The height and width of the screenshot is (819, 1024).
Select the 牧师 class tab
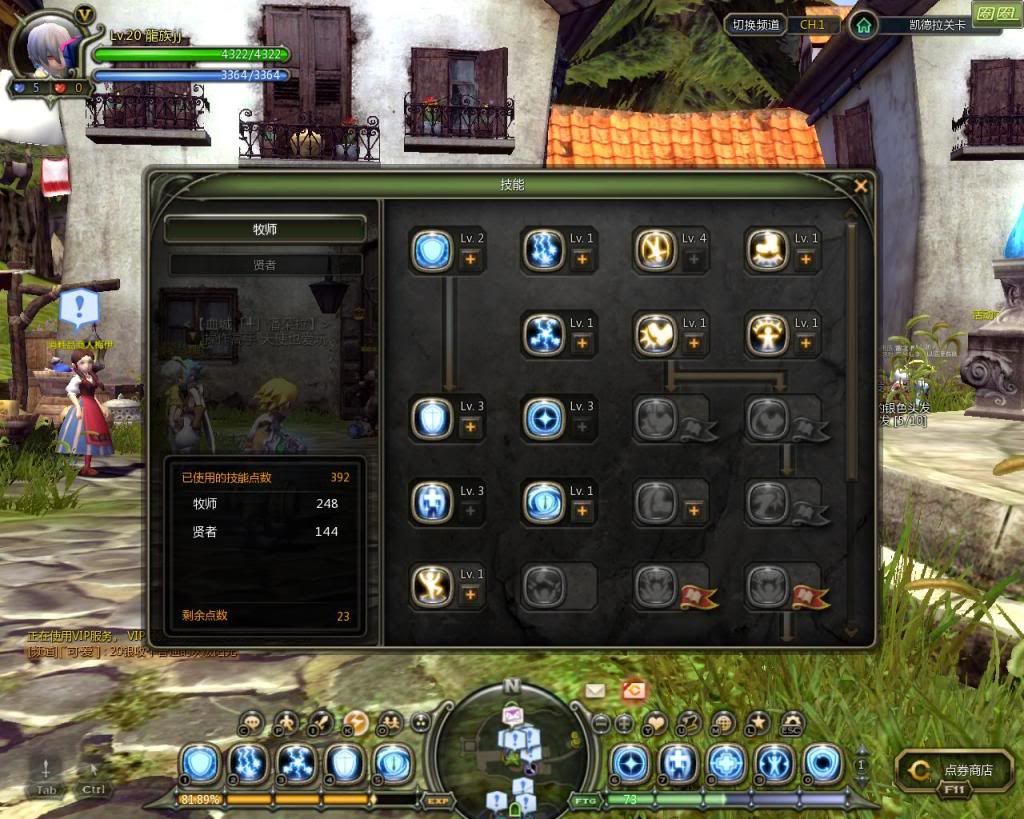click(265, 229)
